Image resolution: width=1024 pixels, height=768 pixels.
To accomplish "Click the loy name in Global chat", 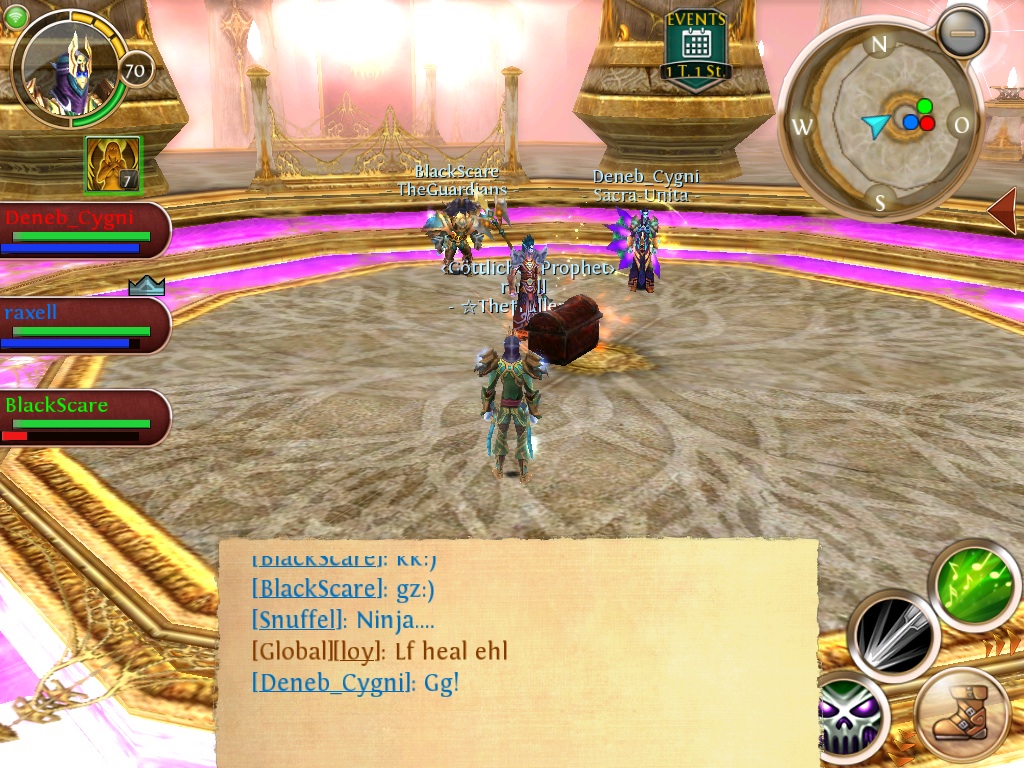I will [356, 652].
